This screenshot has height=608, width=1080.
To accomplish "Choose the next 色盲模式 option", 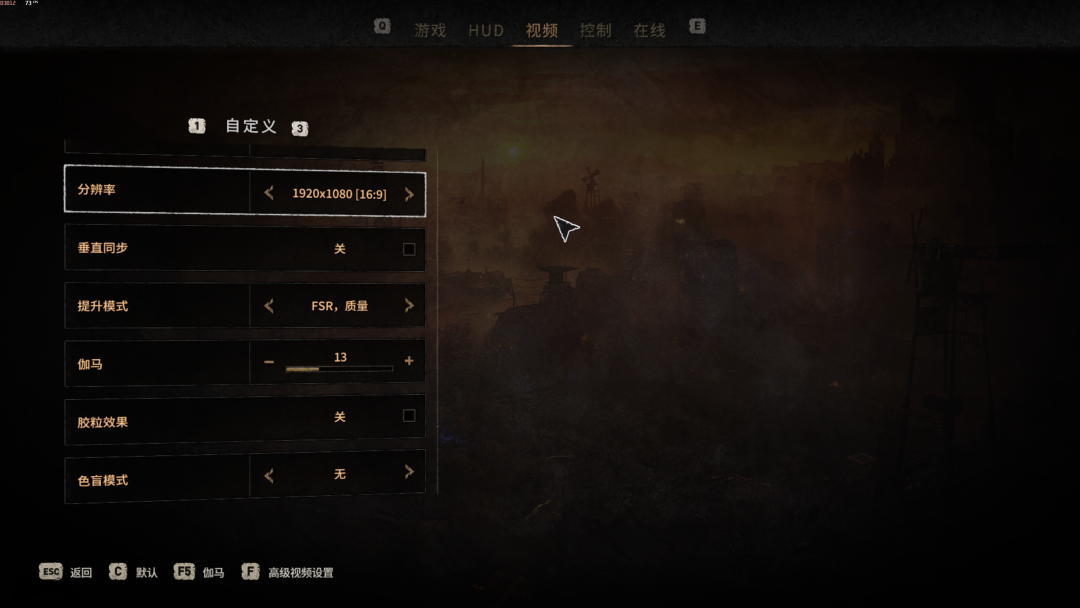I will (x=409, y=473).
